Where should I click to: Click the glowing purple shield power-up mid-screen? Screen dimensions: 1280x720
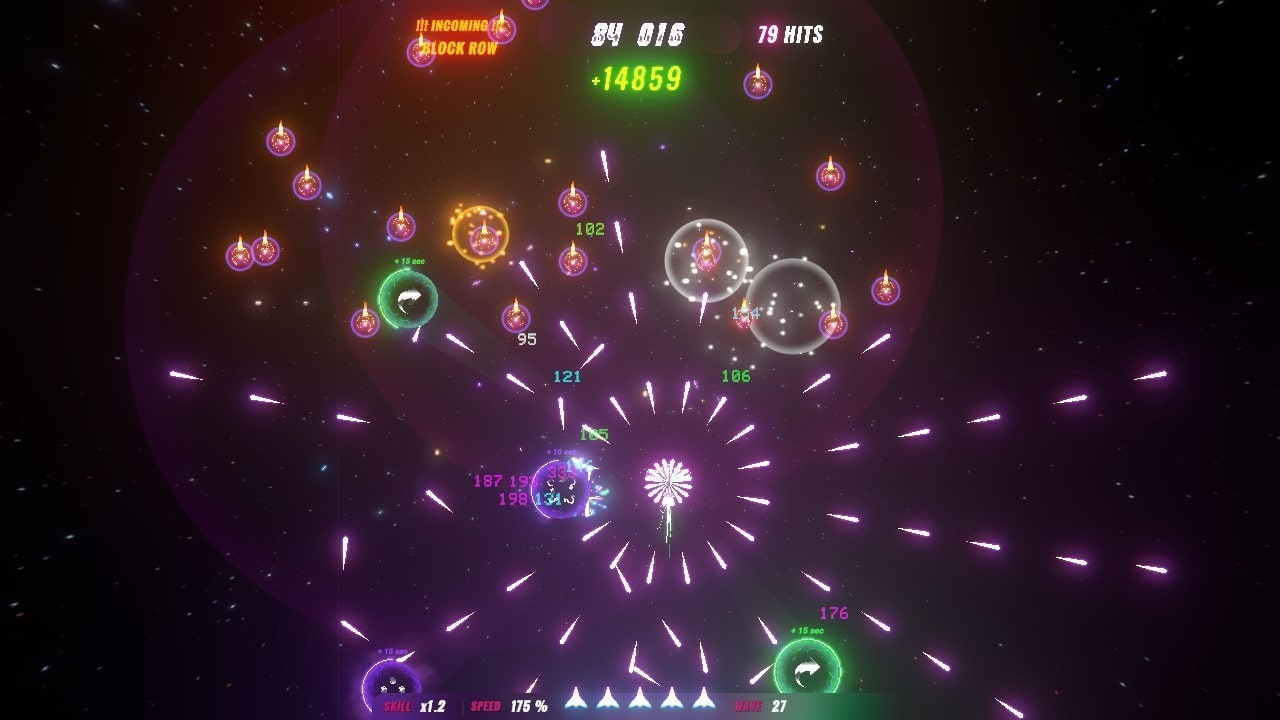[560, 490]
